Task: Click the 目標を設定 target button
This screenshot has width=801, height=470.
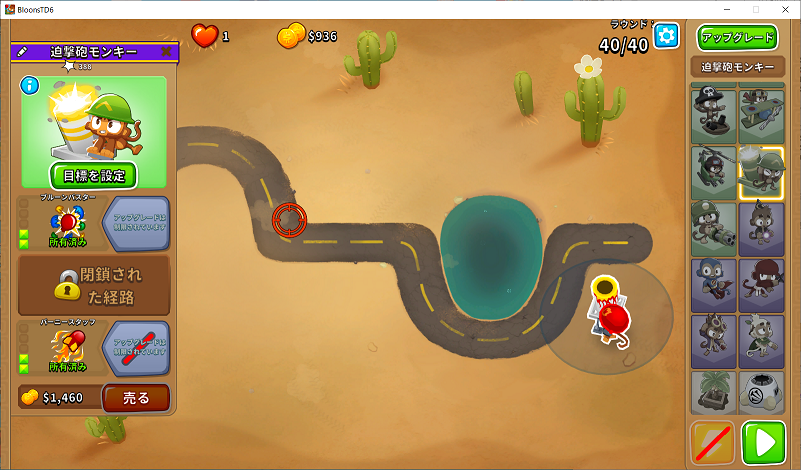Action: click(x=94, y=175)
